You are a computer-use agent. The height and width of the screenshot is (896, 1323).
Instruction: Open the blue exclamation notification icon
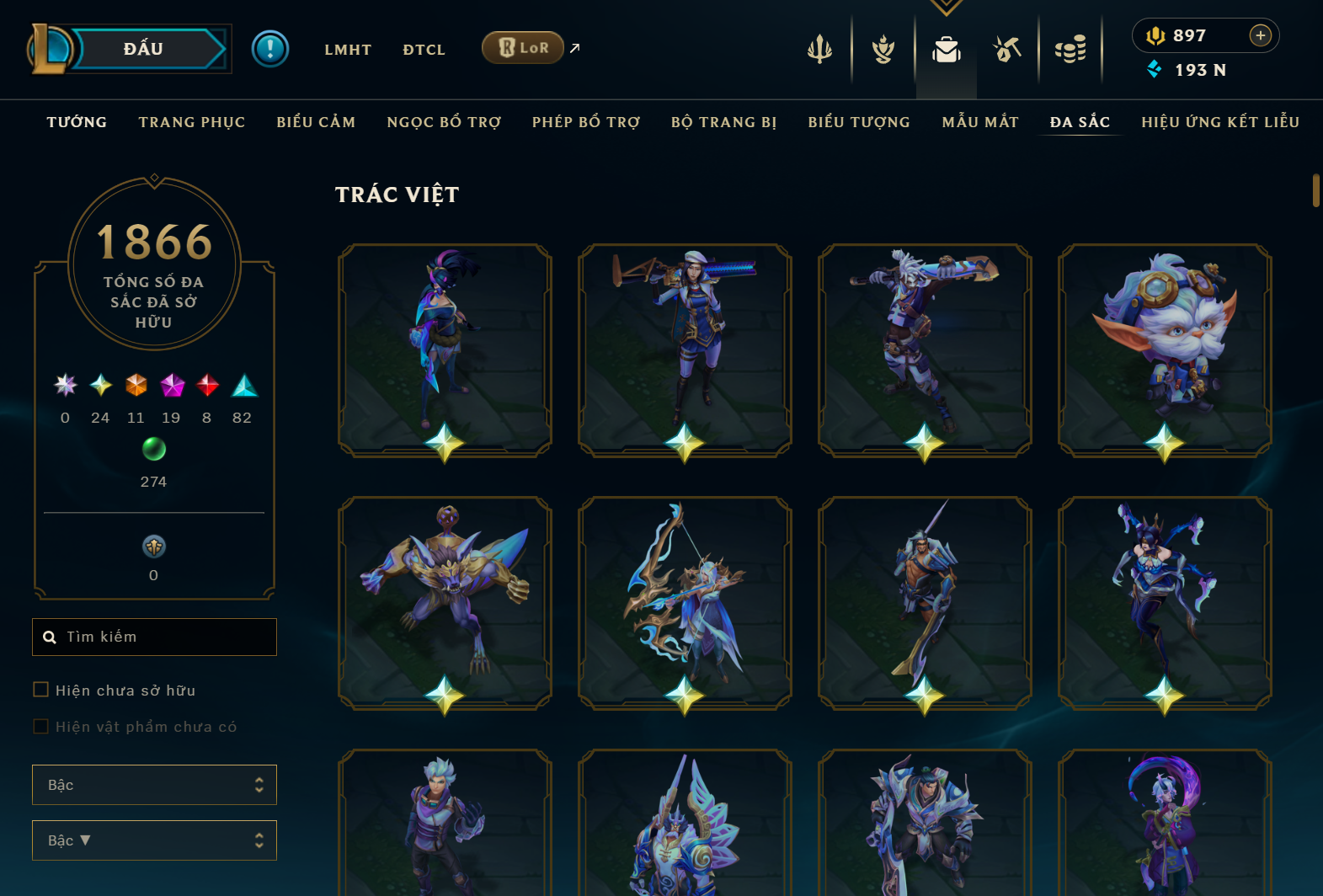click(270, 49)
